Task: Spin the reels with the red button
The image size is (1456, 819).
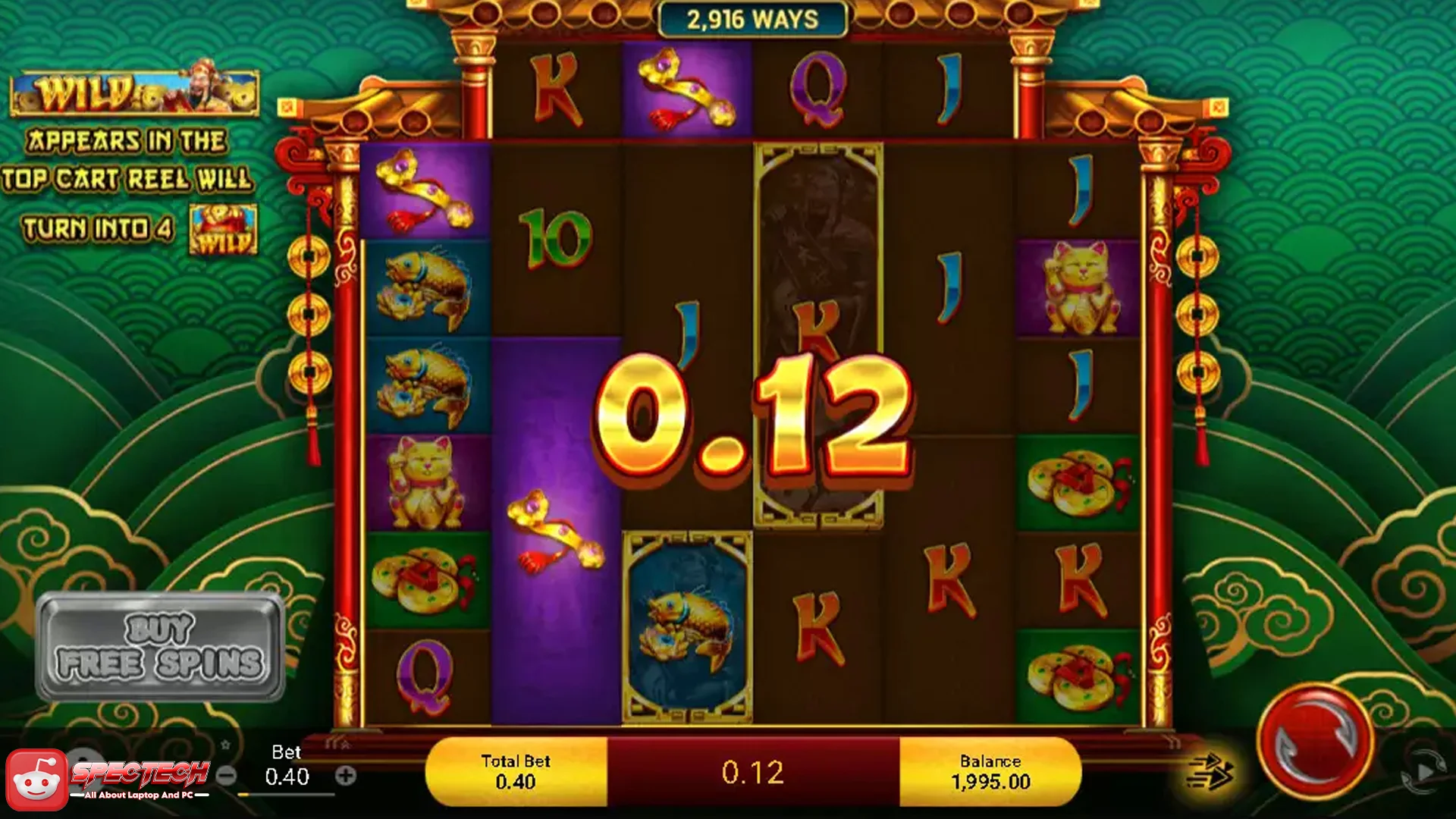Action: (x=1315, y=742)
